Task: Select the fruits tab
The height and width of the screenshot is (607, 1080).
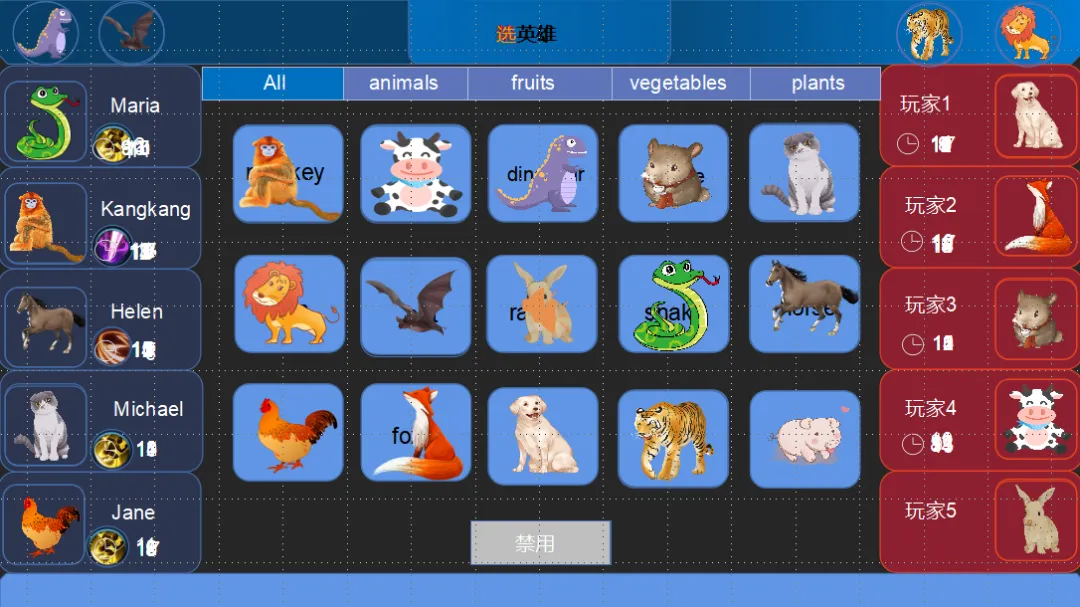Action: [x=532, y=83]
